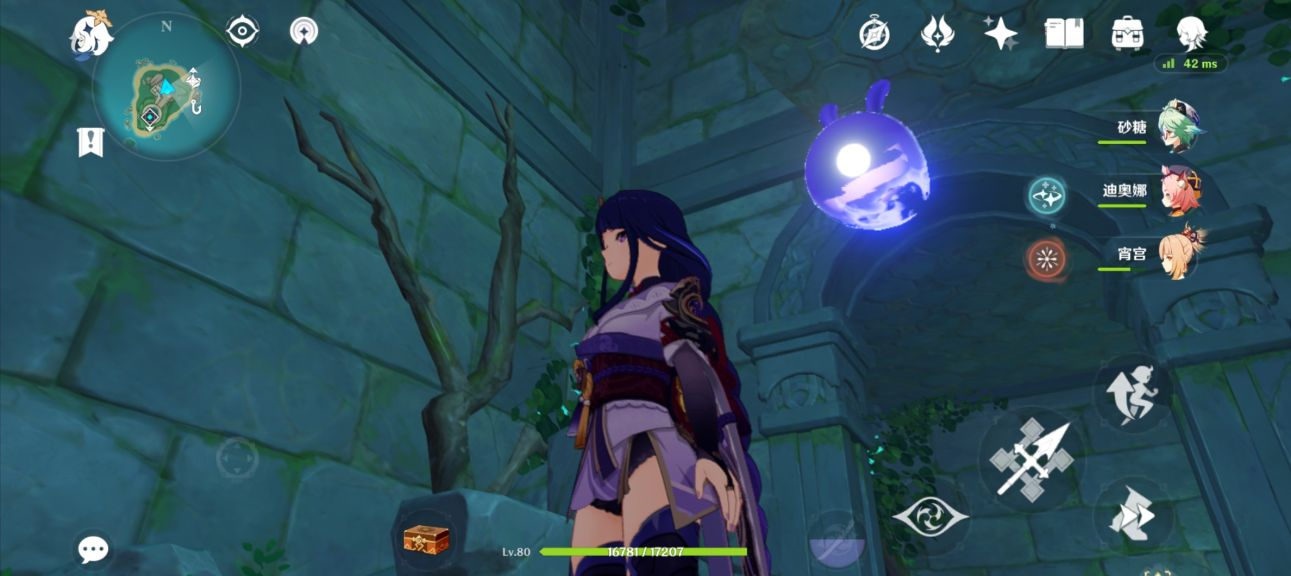
Task: Open the Paimon menu
Action: pos(90,34)
